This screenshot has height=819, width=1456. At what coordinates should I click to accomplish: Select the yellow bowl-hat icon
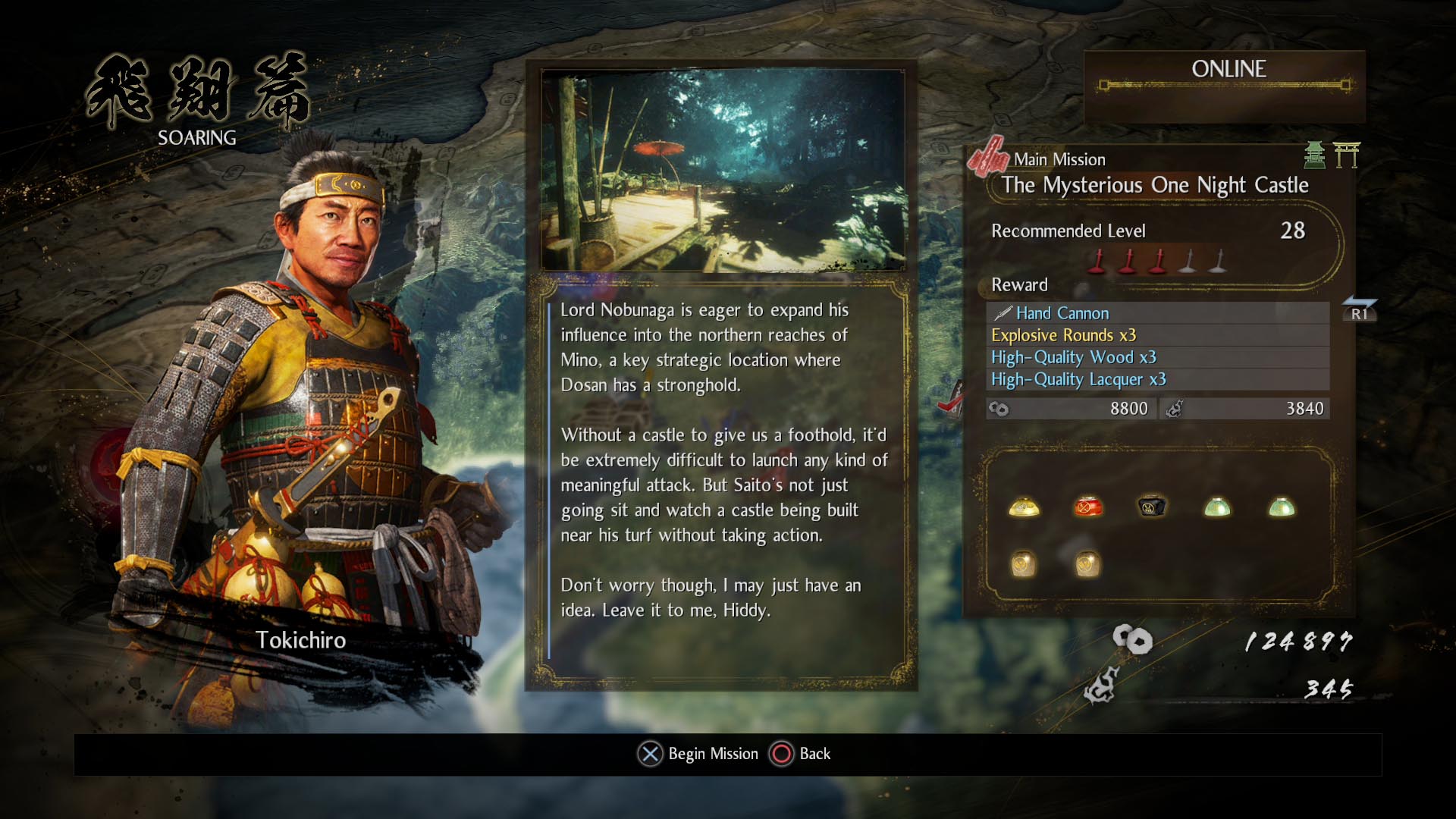(x=1024, y=507)
